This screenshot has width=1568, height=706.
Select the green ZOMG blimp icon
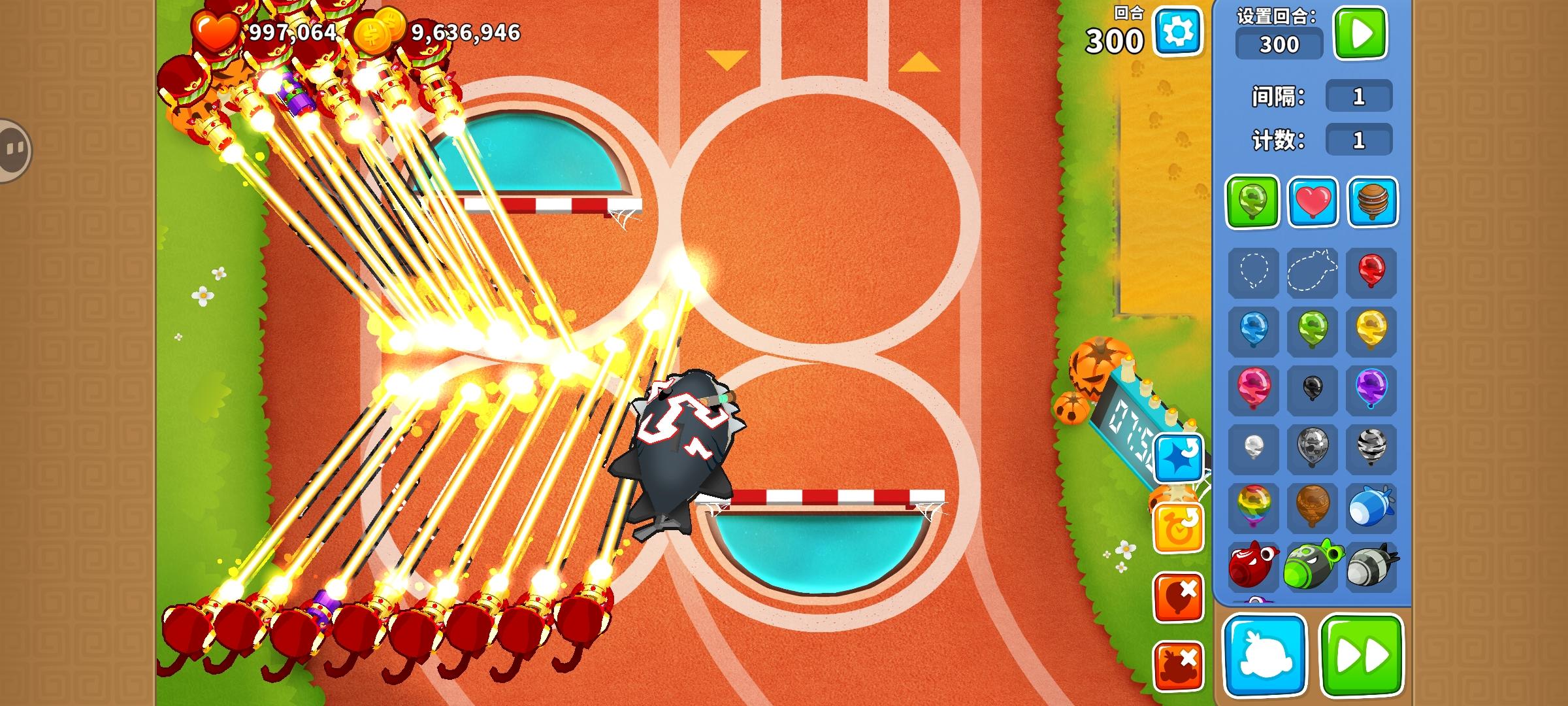click(1312, 563)
